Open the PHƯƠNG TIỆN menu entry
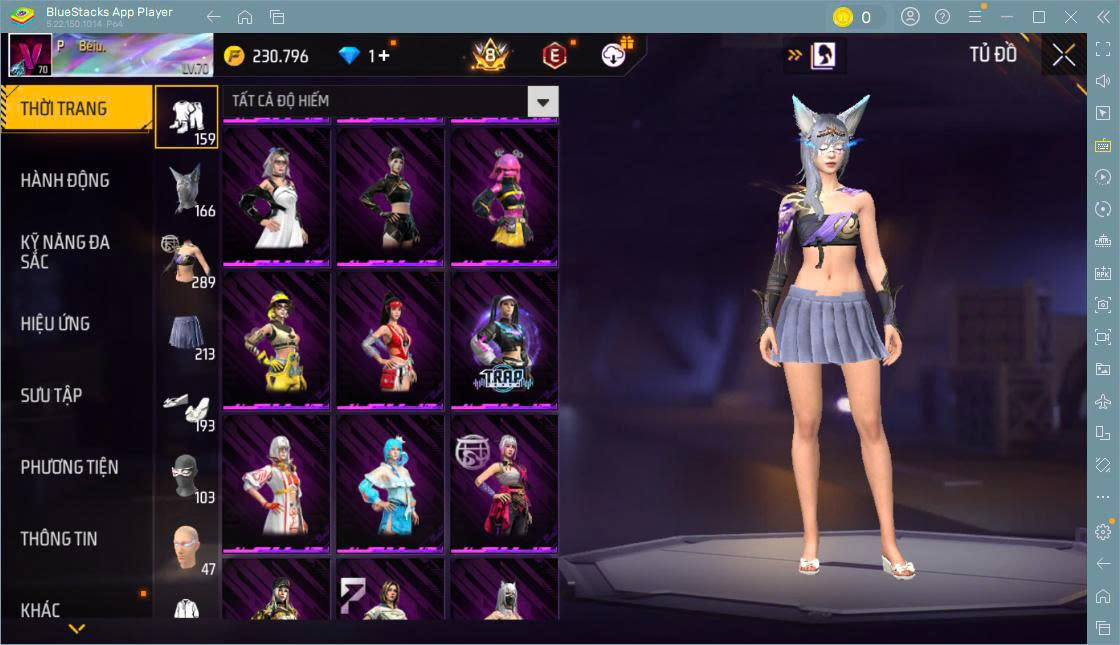The image size is (1120, 645). [x=69, y=467]
